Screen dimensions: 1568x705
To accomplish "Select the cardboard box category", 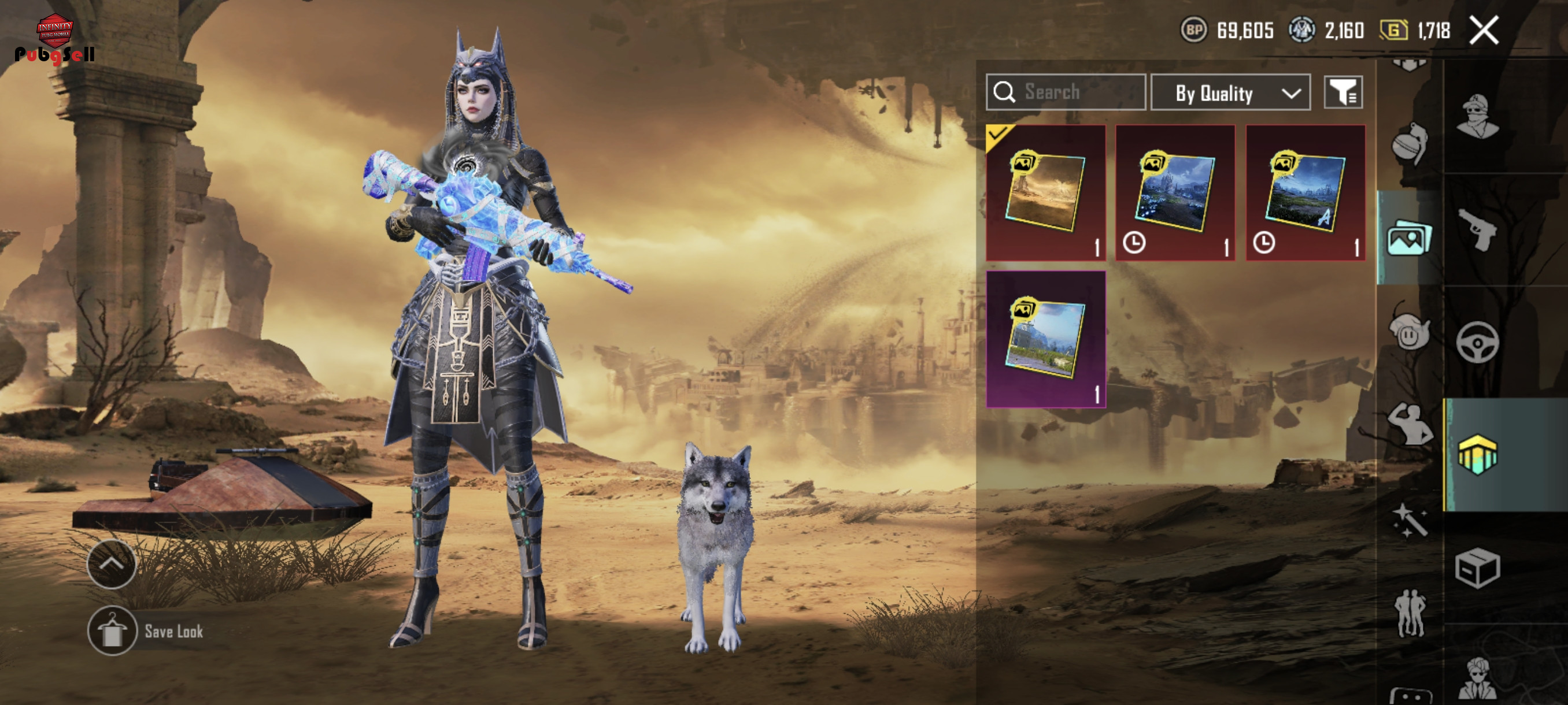I will (x=1477, y=568).
